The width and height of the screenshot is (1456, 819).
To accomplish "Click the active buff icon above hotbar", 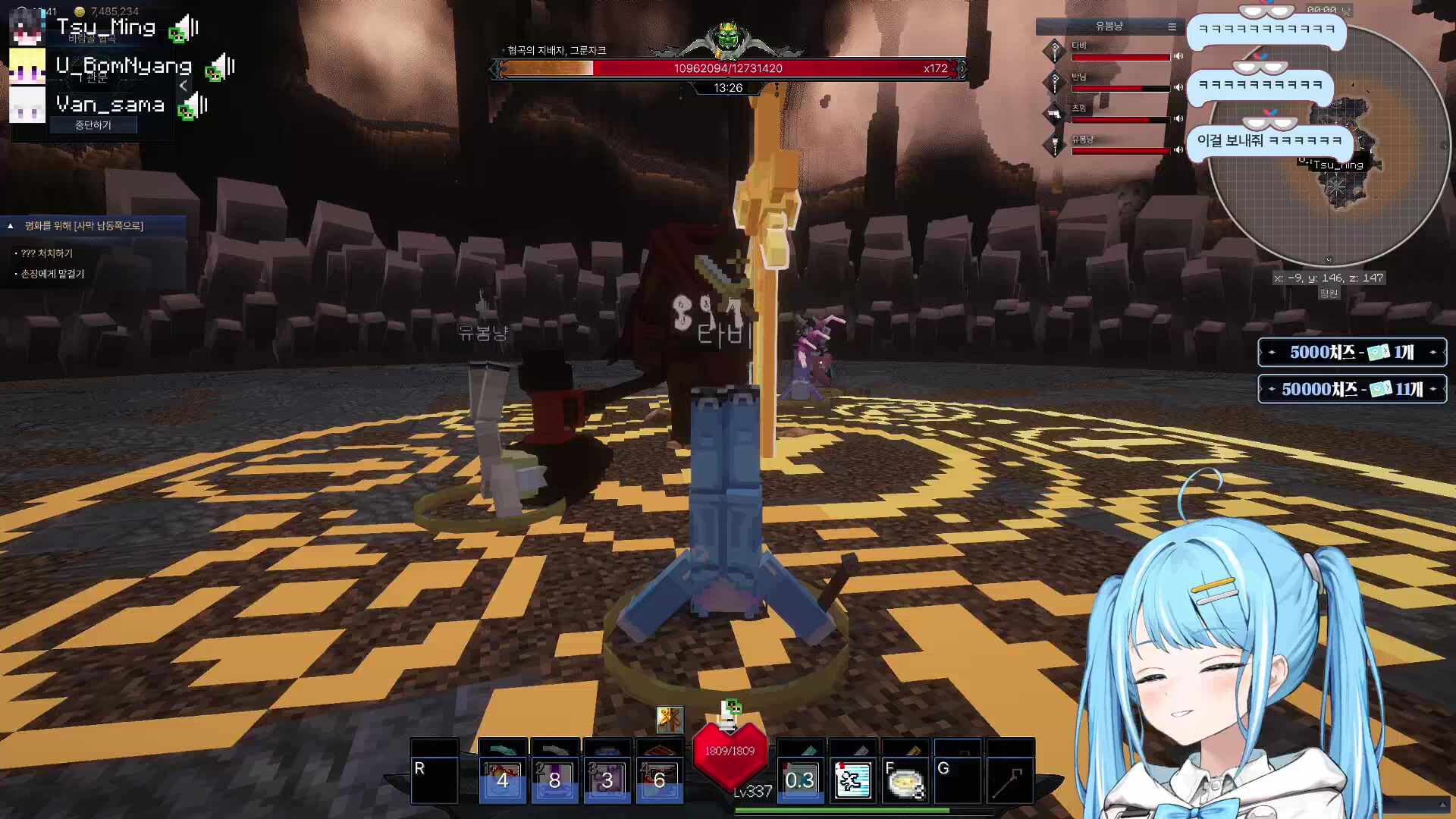I will tap(670, 719).
